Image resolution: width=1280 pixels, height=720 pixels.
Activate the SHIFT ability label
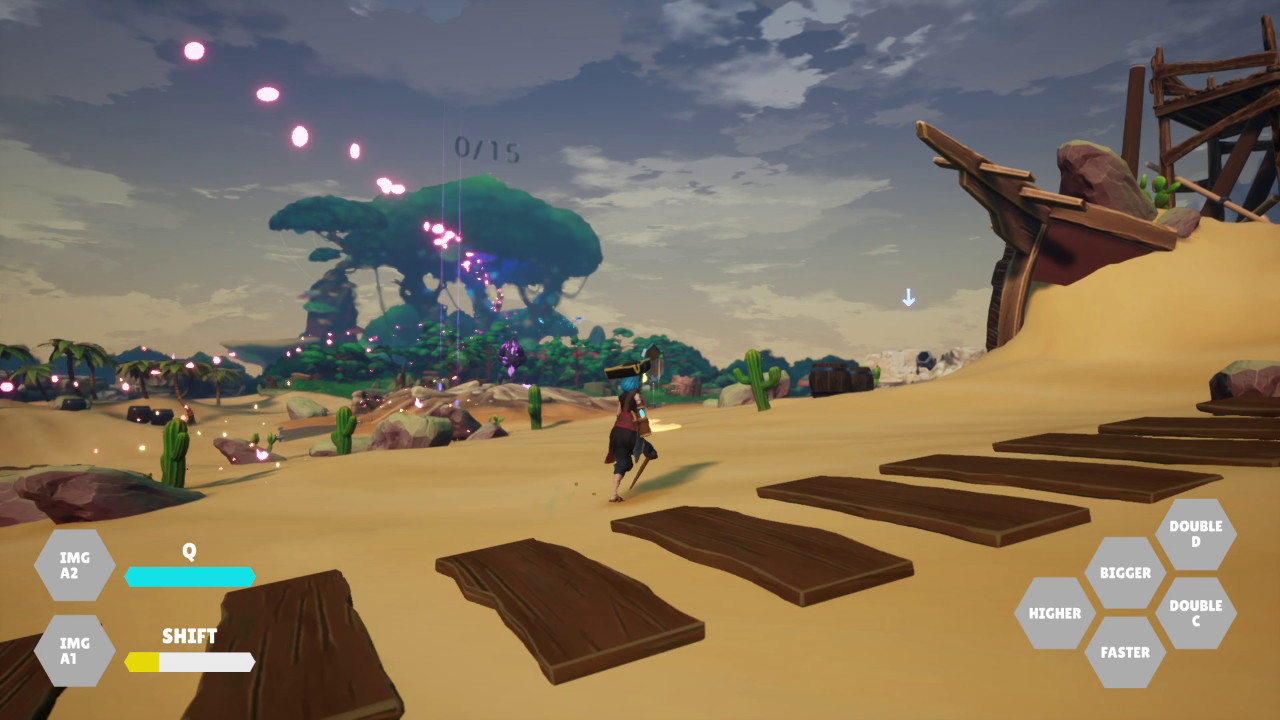pos(190,636)
